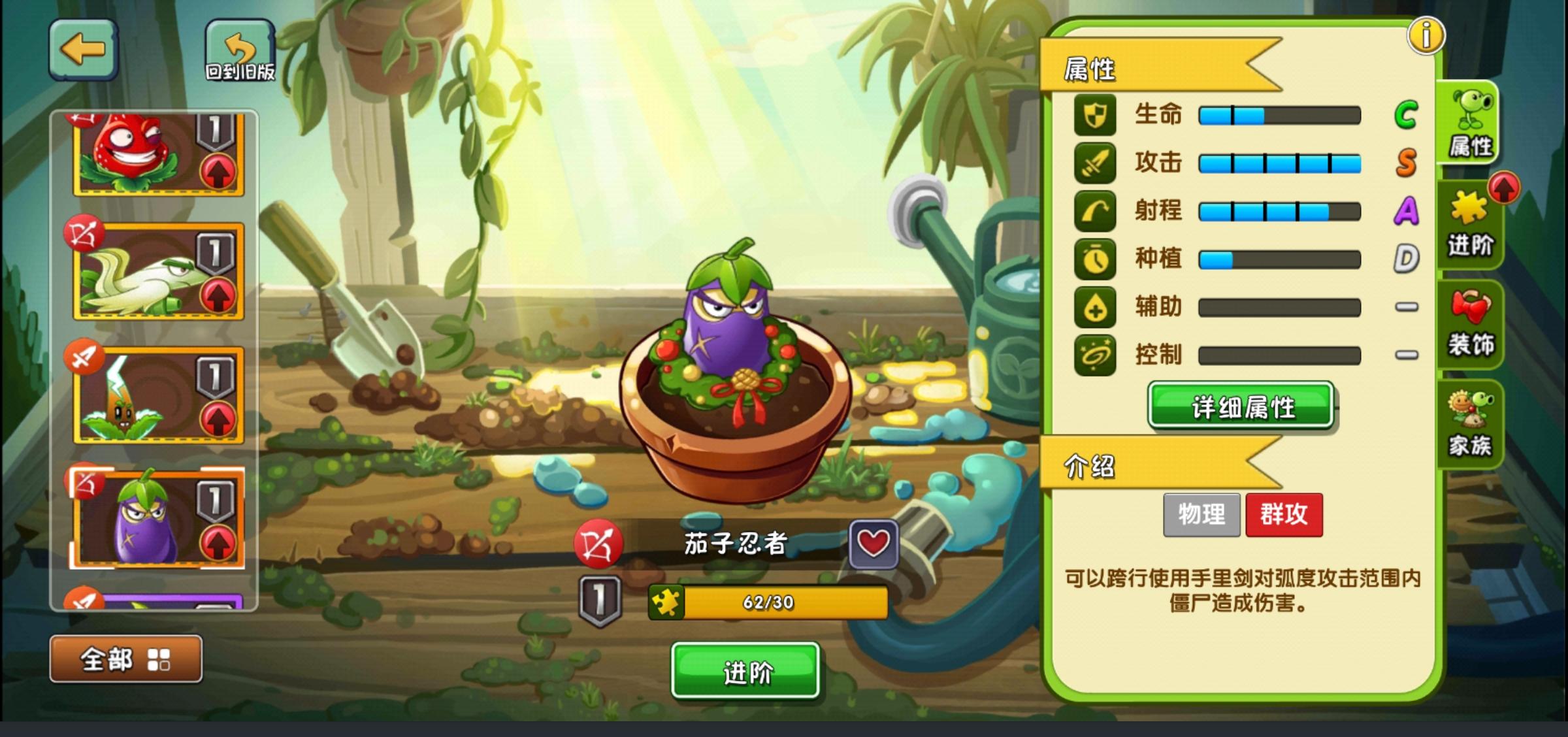Click the range icon beside 射程
The image size is (1568, 737).
point(1094,211)
